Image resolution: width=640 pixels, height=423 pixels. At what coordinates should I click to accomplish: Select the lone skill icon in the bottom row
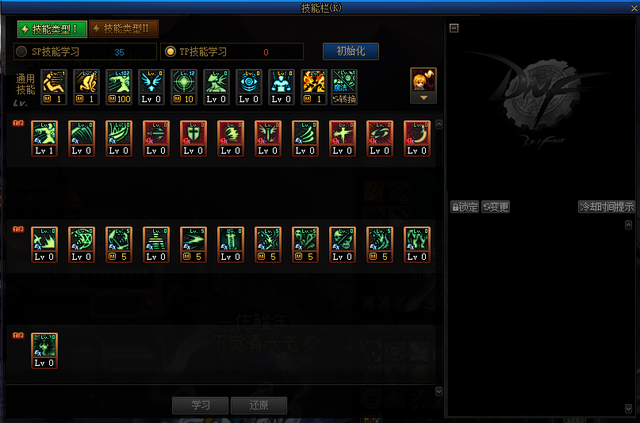(x=45, y=350)
